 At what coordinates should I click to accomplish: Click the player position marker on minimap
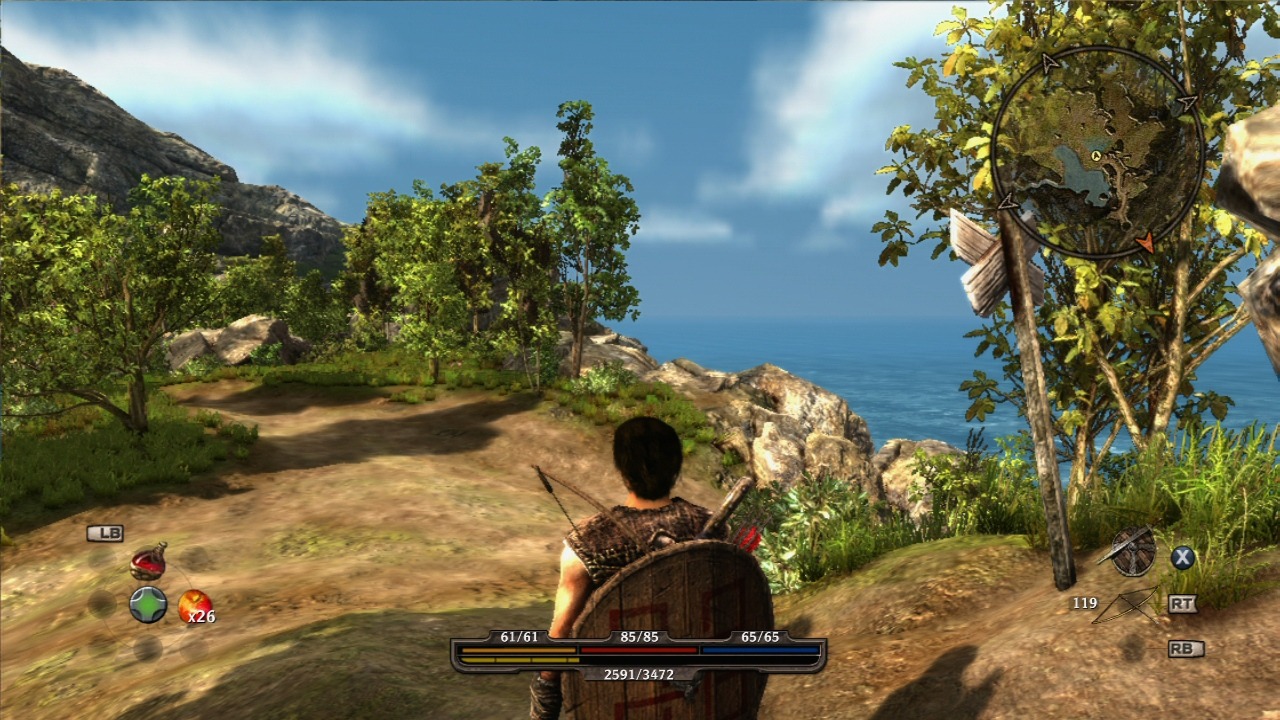point(1097,156)
